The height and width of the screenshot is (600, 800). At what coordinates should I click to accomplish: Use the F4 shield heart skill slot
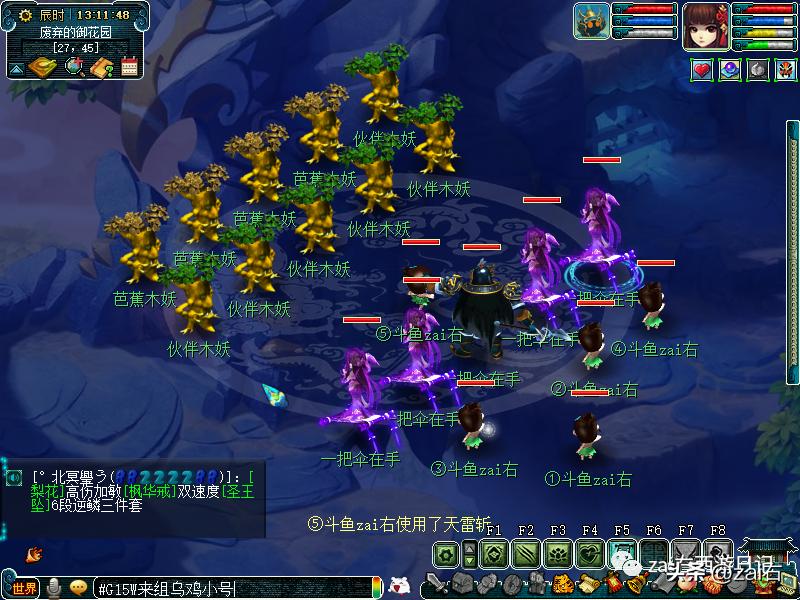(590, 553)
